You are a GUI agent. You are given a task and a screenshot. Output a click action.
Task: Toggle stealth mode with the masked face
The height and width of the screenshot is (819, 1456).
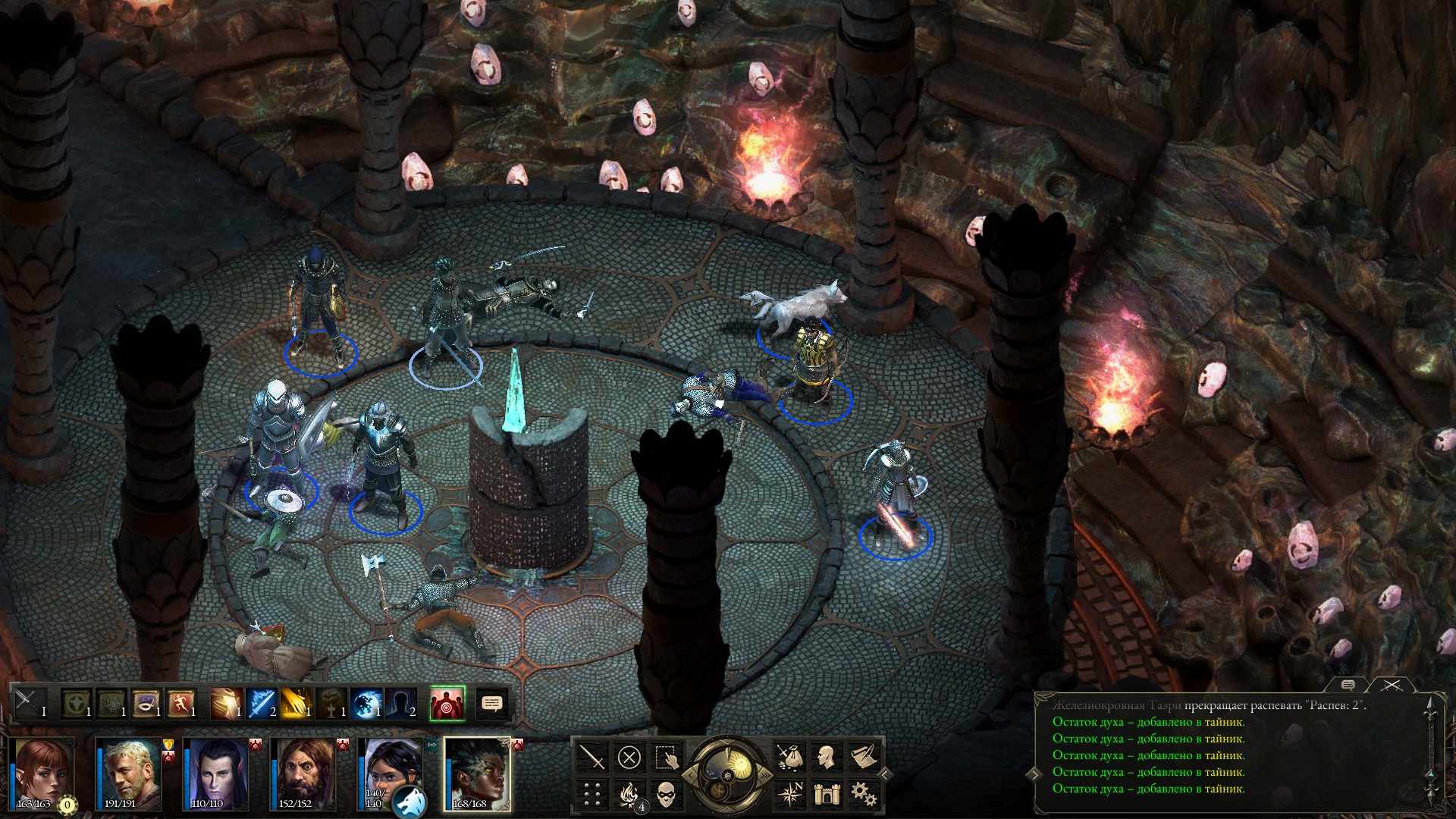tap(665, 794)
